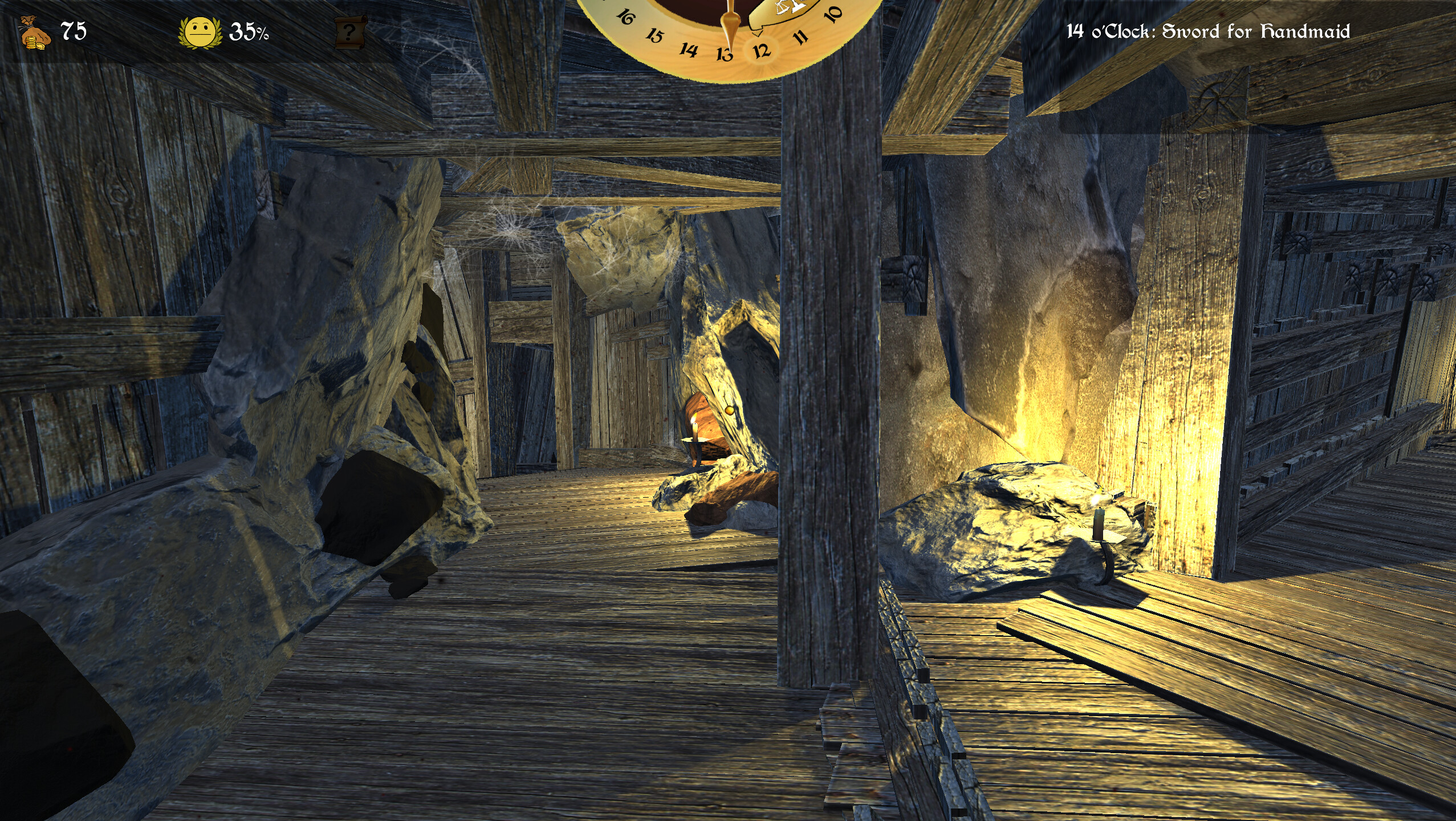Click the money pouch icon showing 75 coins
The height and width of the screenshot is (821, 1456).
click(x=36, y=31)
